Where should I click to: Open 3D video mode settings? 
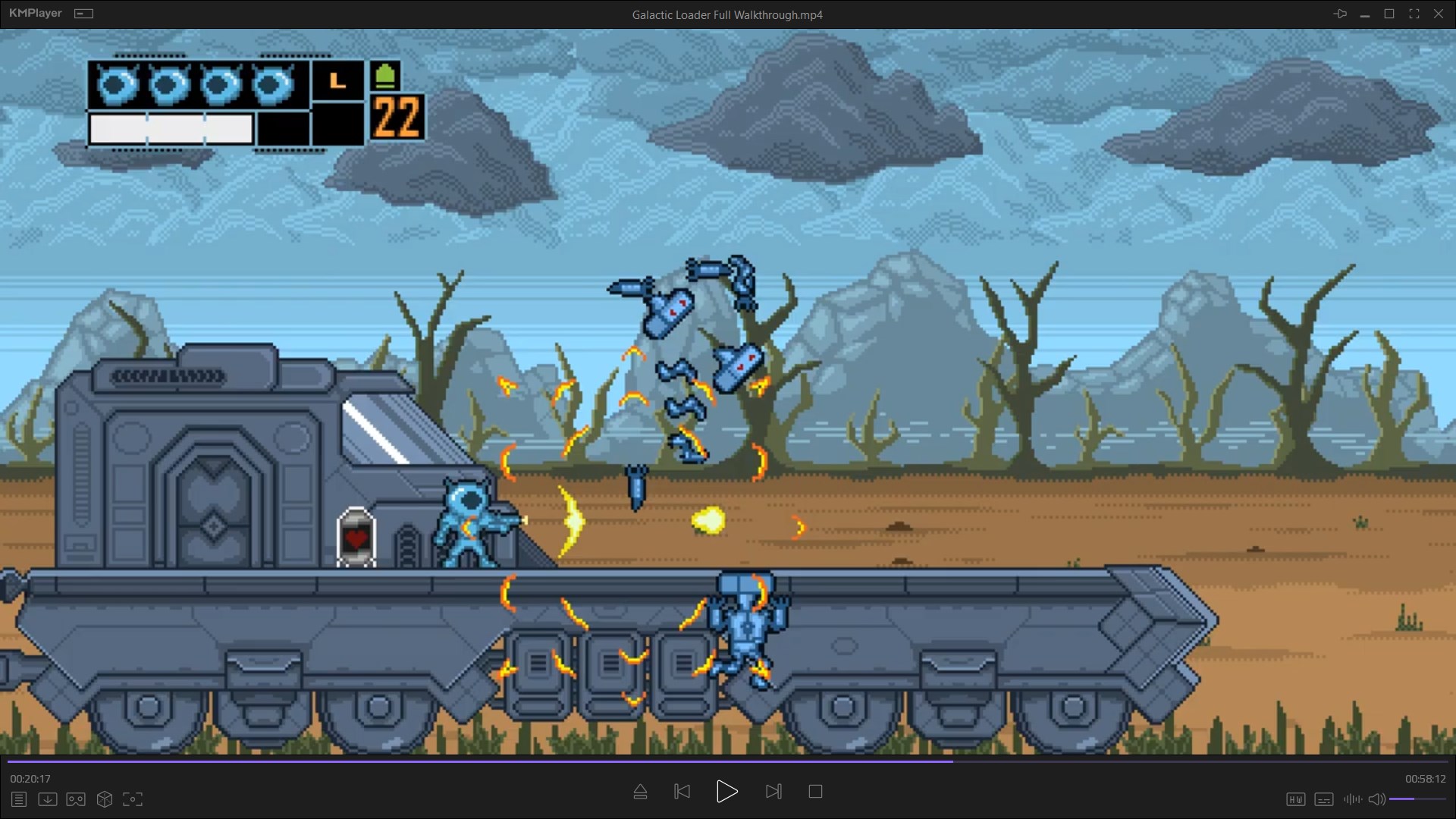pyautogui.click(x=104, y=799)
